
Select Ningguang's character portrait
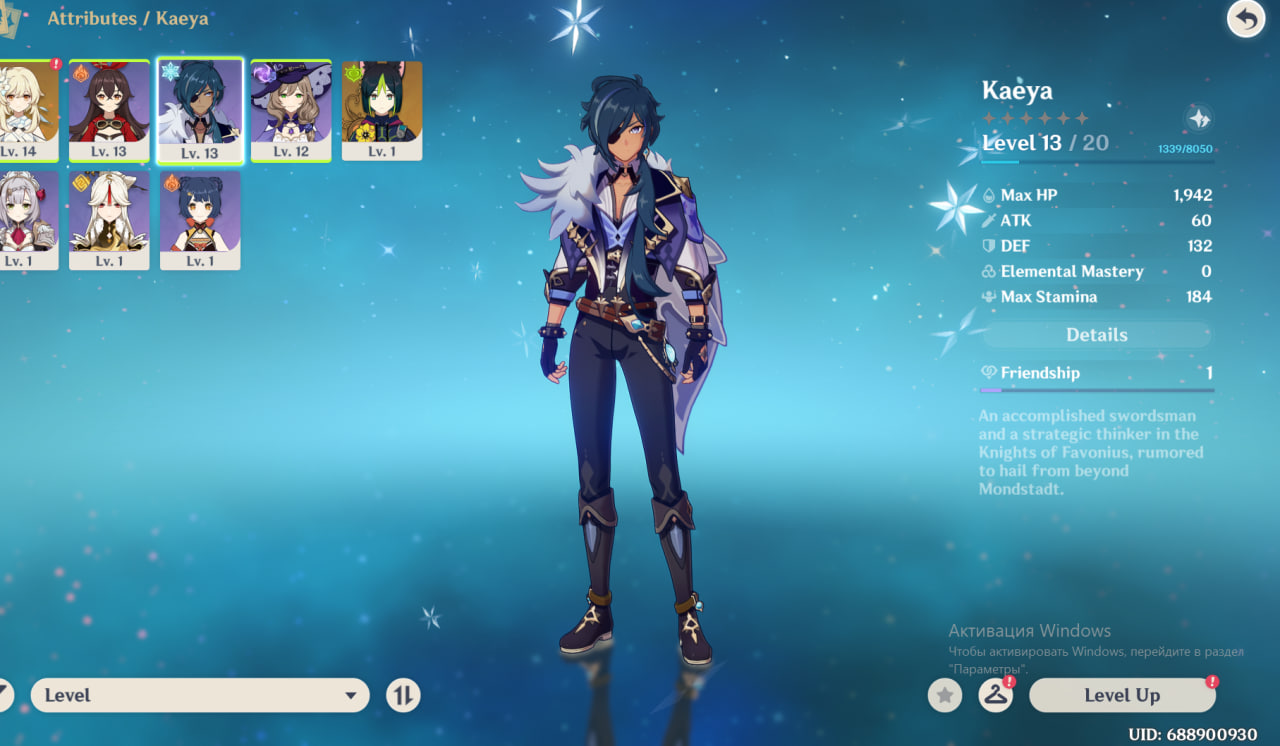(109, 220)
